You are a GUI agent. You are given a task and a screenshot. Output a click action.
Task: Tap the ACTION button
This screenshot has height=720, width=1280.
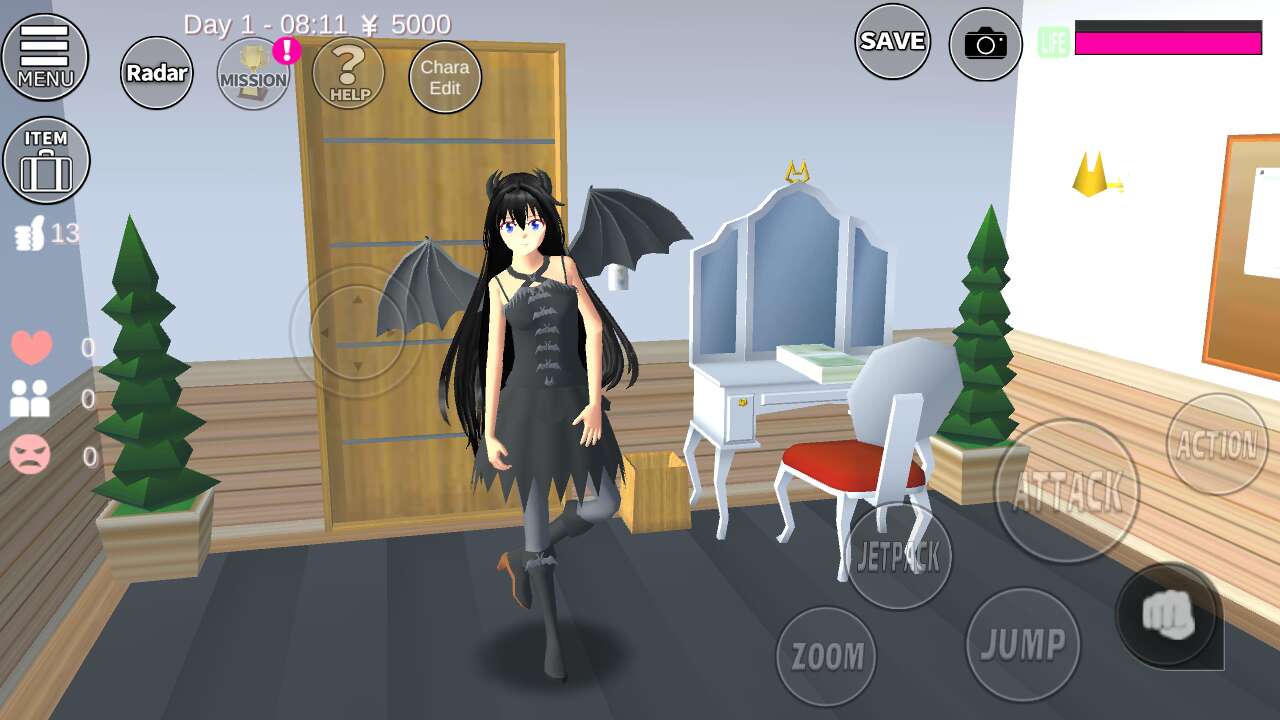tap(1216, 443)
